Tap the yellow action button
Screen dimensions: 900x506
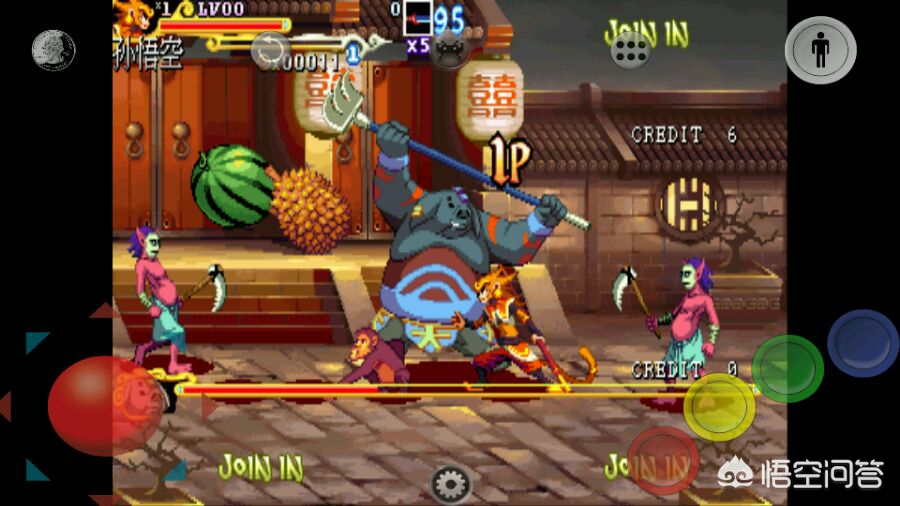pos(719,405)
